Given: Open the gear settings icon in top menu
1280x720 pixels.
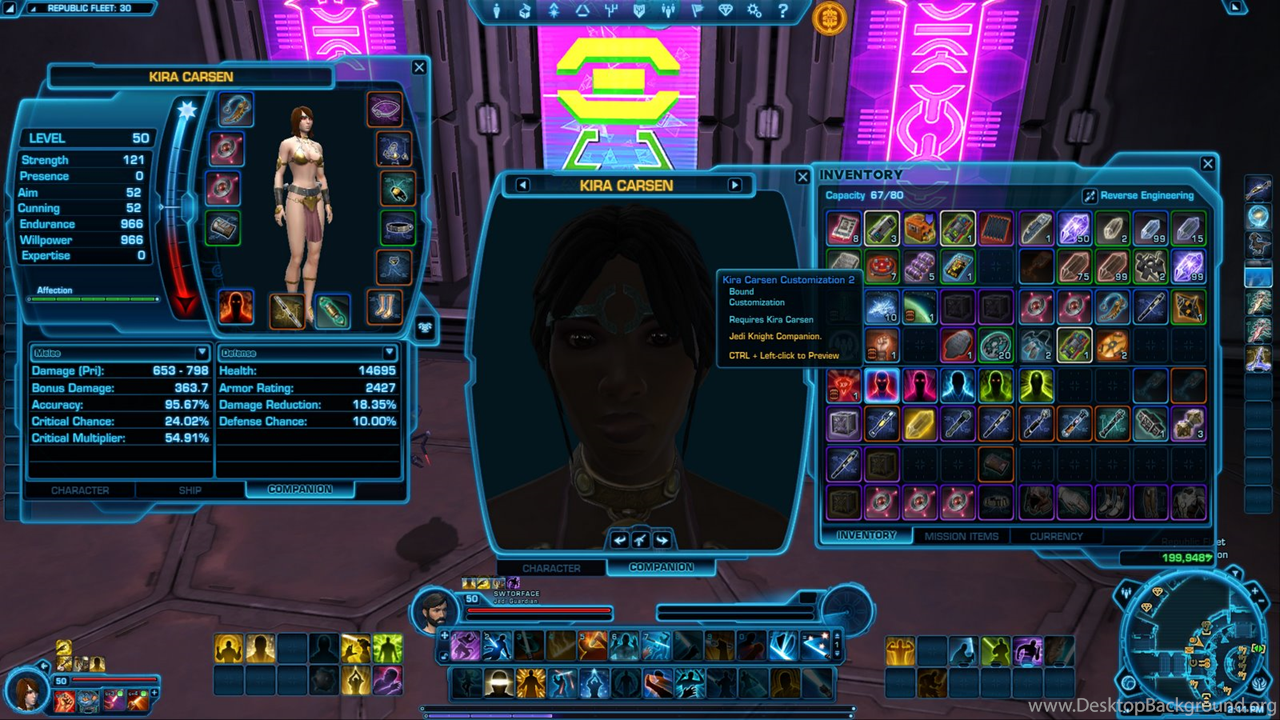Looking at the screenshot, I should 754,11.
